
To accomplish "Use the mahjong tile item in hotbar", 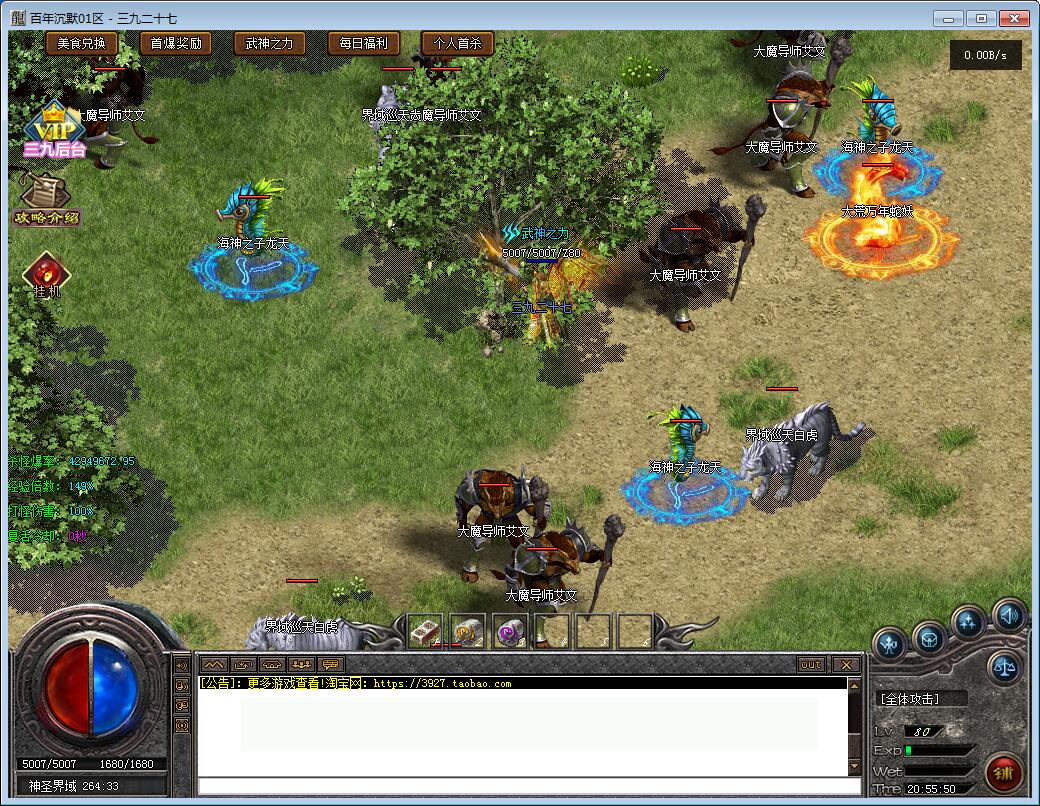I will (x=425, y=631).
